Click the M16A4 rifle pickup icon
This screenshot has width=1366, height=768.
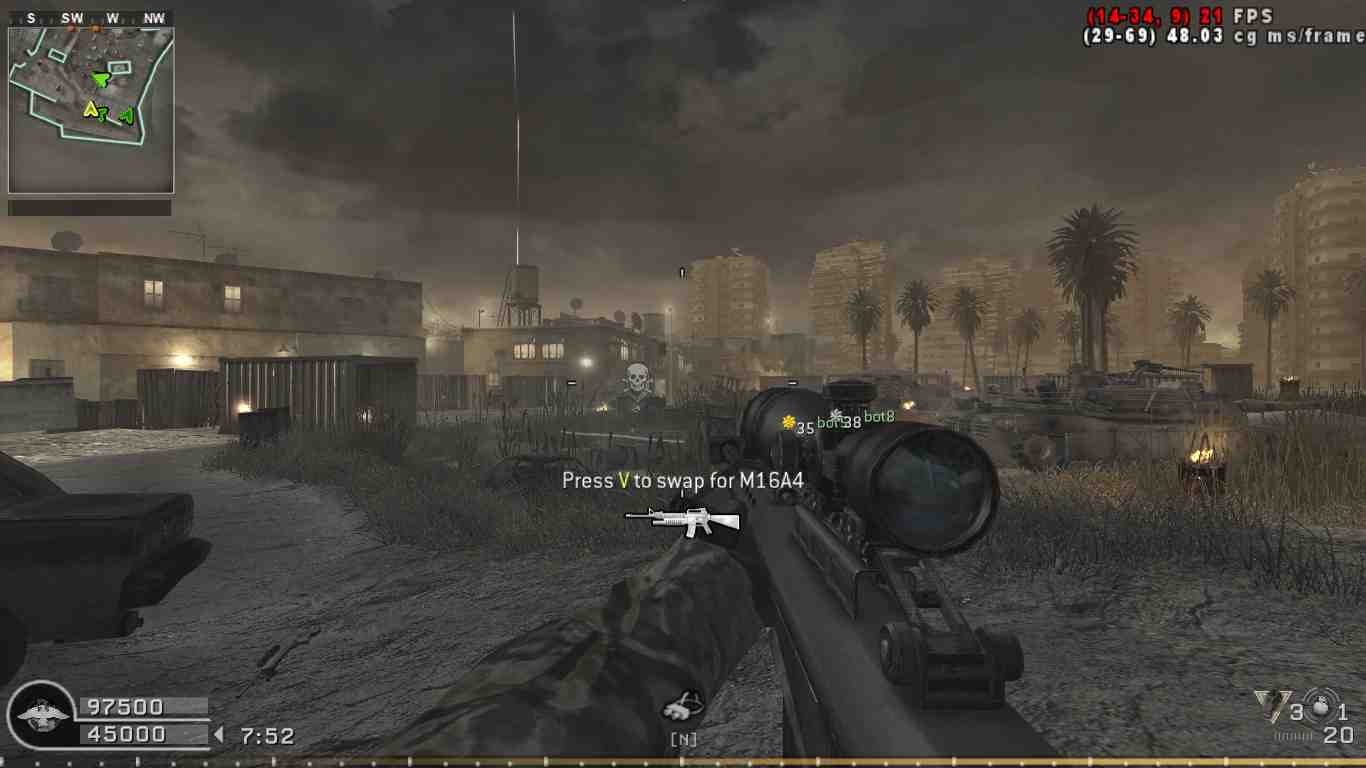682,519
